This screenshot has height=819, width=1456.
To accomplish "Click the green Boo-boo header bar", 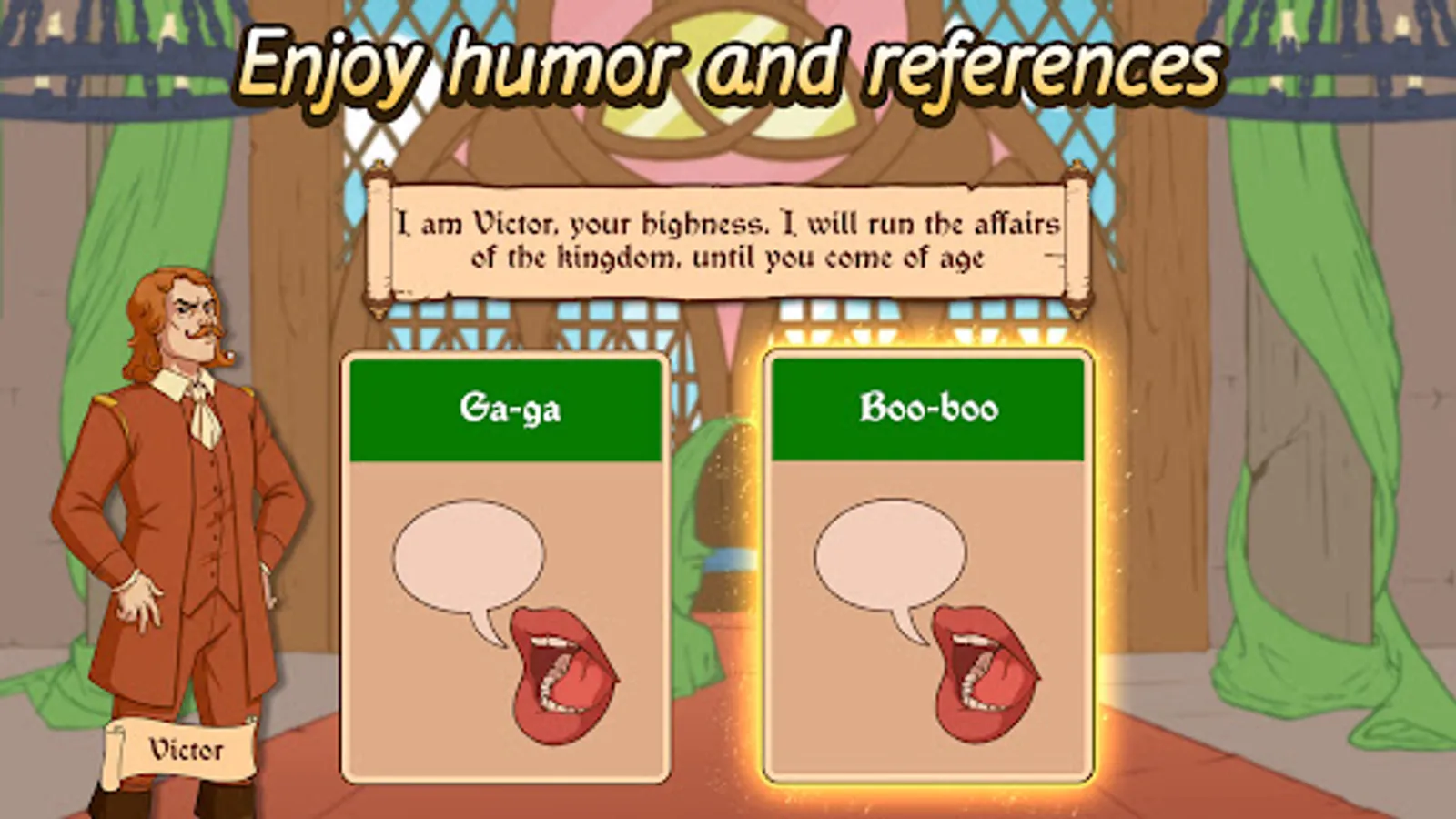I will [x=930, y=408].
